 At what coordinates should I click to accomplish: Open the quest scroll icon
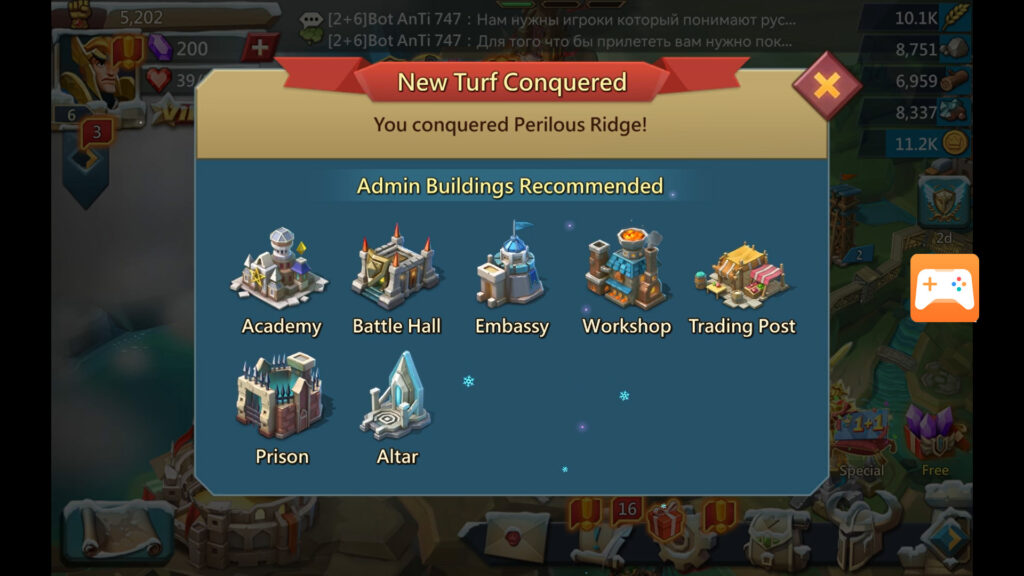110,532
